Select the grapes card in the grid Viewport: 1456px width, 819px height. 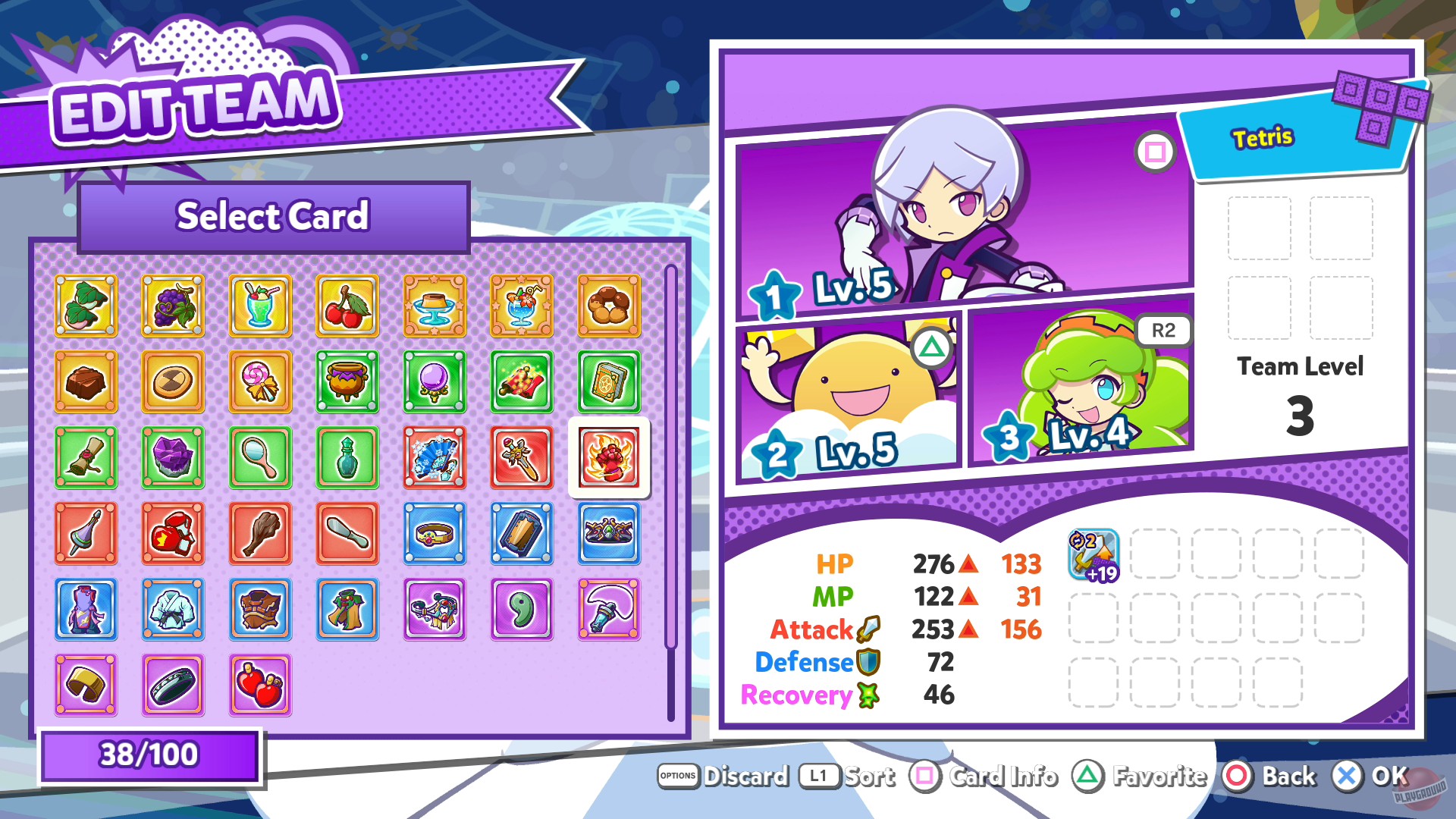(x=173, y=306)
